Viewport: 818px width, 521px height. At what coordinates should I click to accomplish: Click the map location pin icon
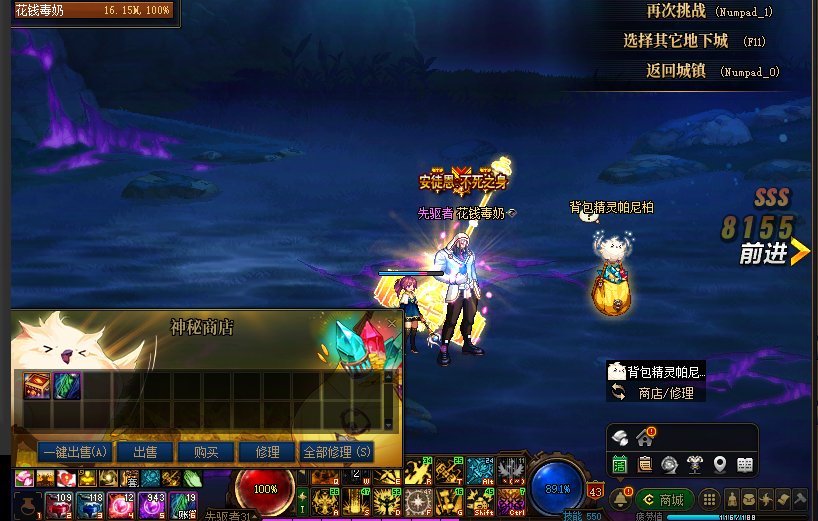719,464
